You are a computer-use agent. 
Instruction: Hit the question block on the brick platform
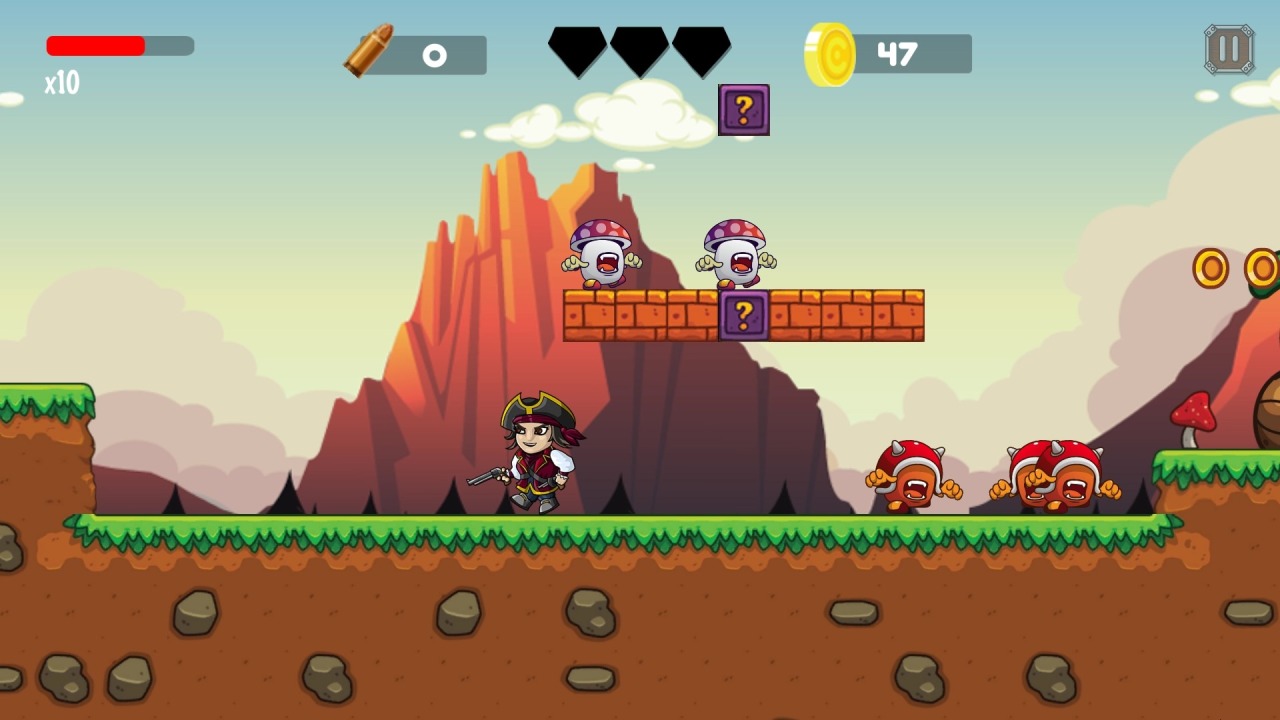tap(743, 317)
